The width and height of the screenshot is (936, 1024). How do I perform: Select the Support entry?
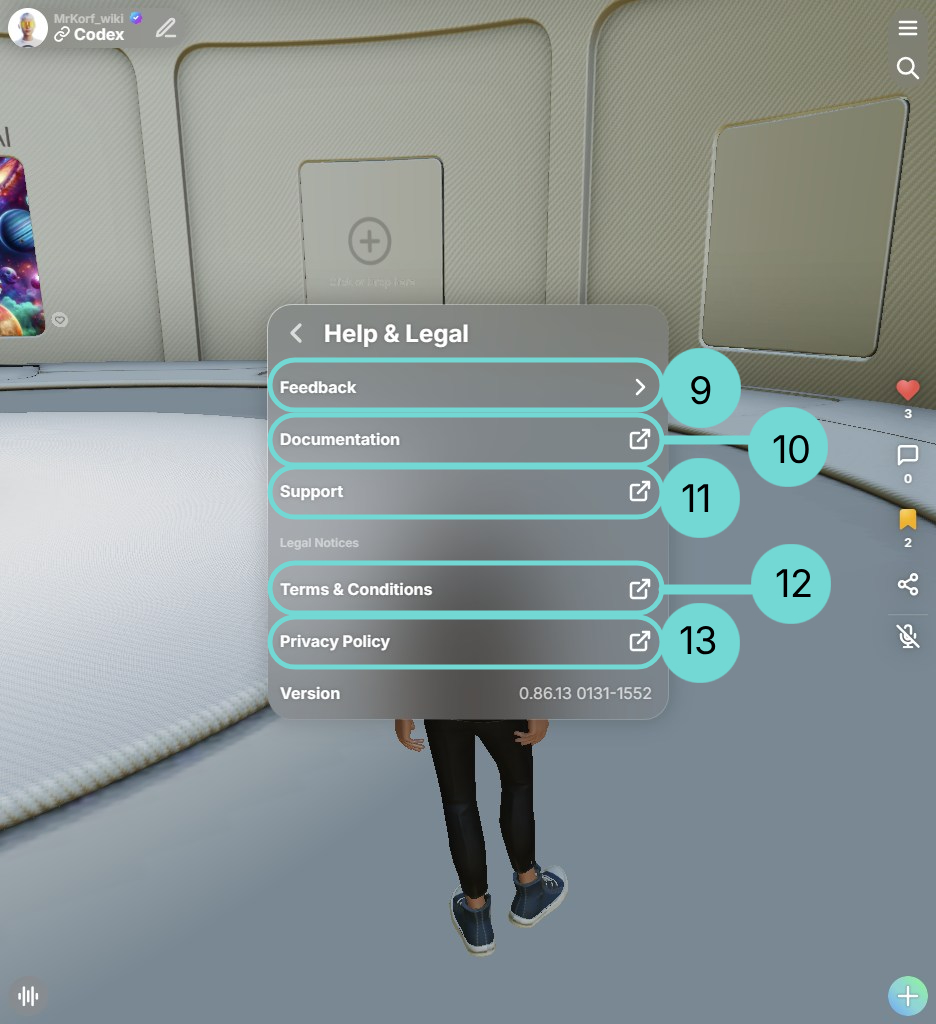coord(465,491)
